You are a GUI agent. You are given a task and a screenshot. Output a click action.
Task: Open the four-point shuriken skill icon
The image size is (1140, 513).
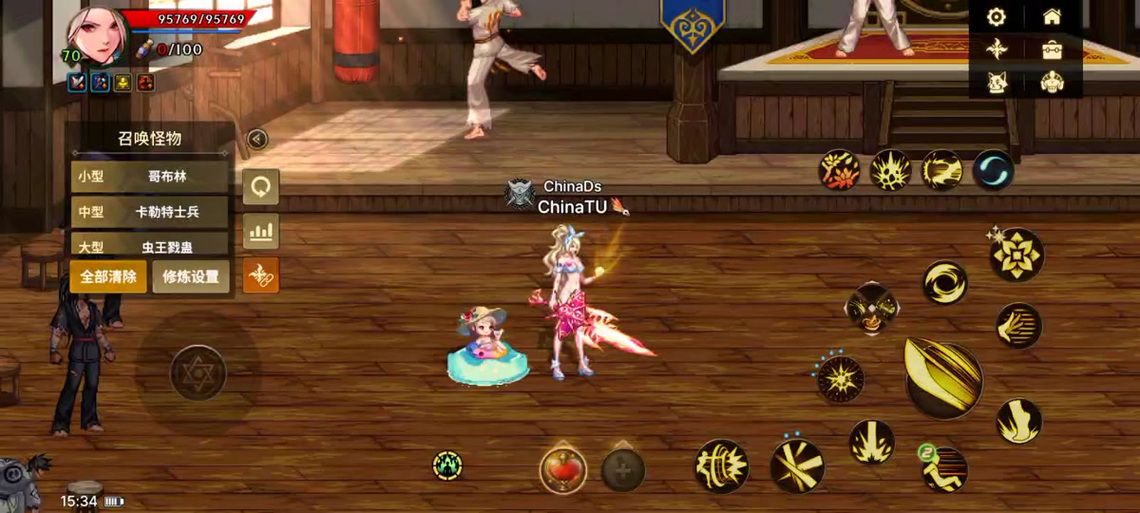pos(996,49)
